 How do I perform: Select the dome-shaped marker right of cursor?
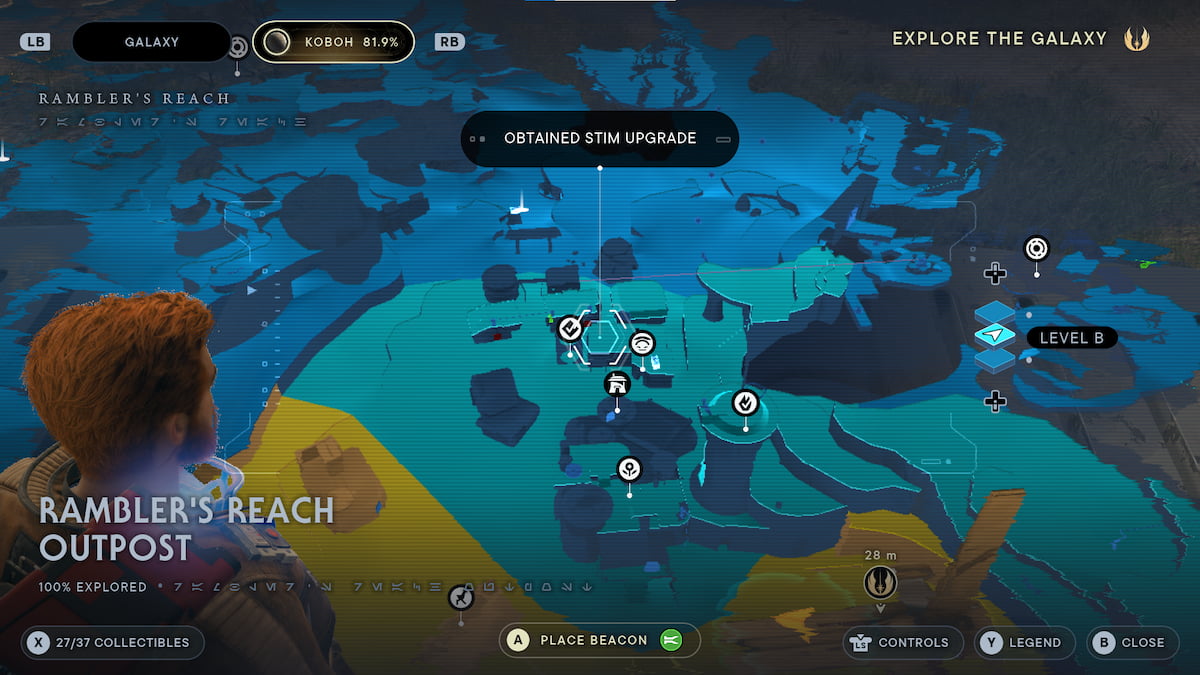[x=642, y=343]
